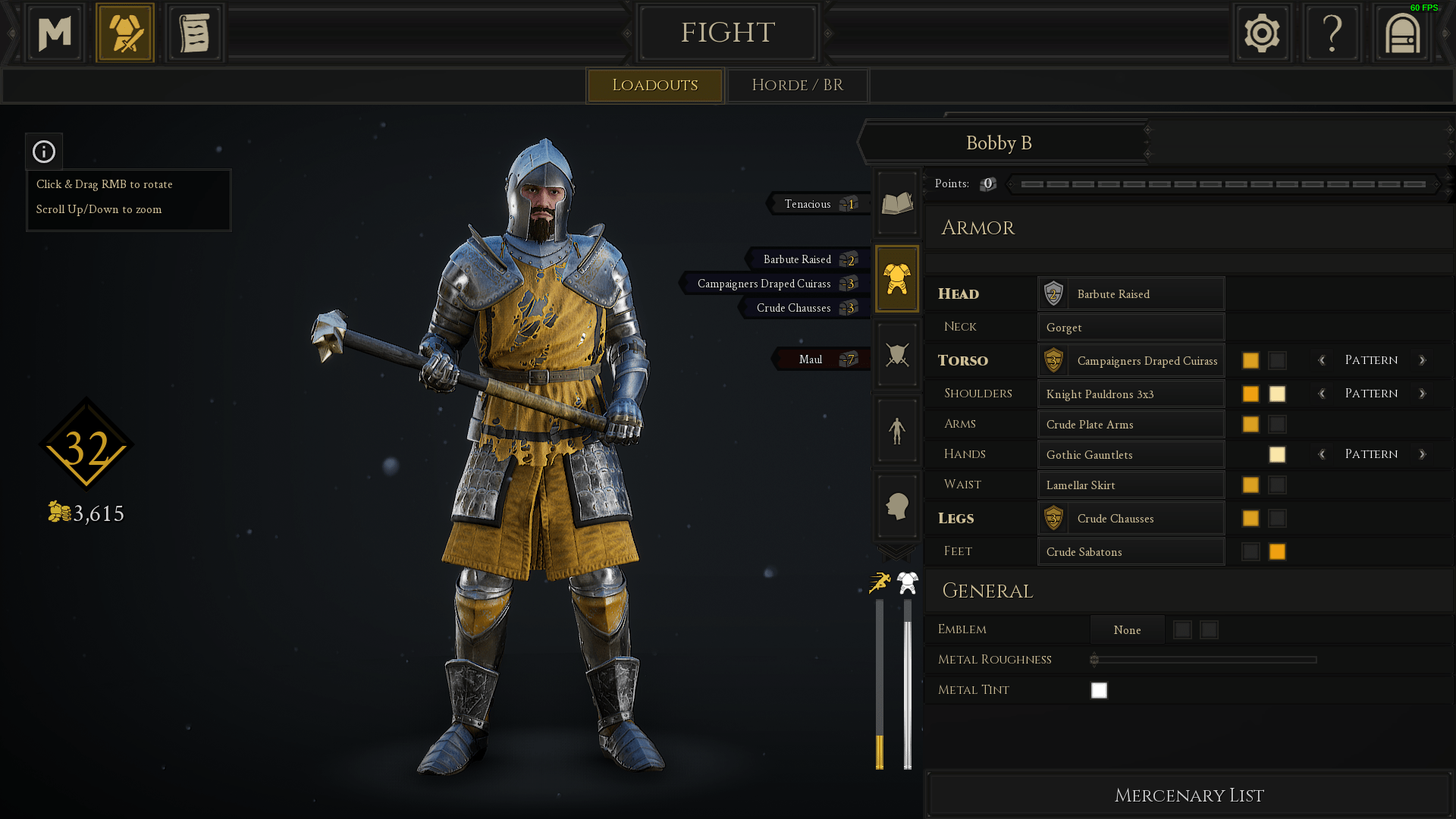Select the Crude Sabatons feet slot
Screen dimensions: 1456x819
pyautogui.click(x=1131, y=551)
